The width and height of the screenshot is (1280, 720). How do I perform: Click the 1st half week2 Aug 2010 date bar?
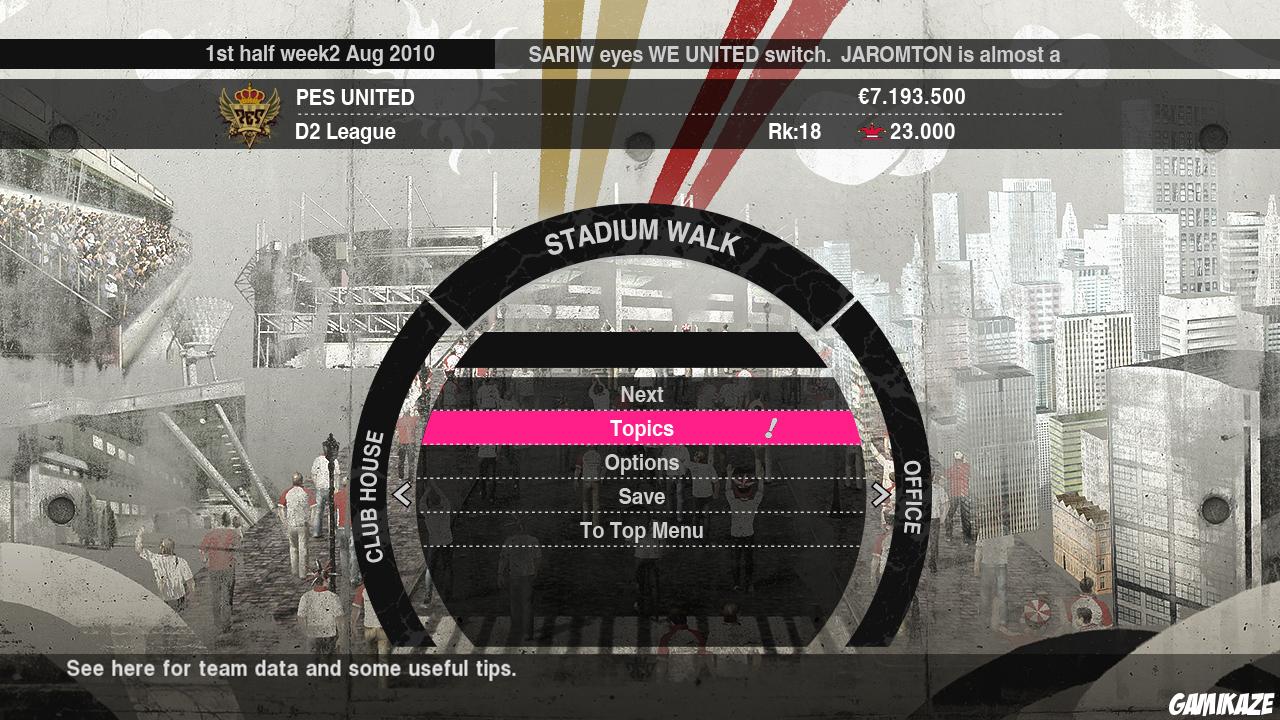pos(320,55)
